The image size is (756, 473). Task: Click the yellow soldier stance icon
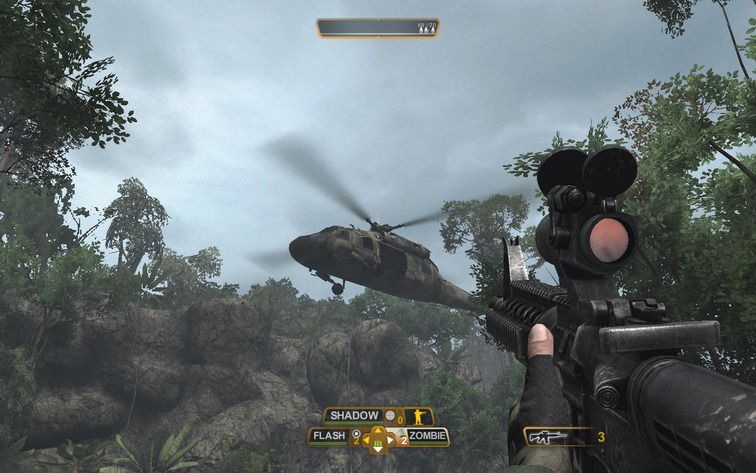pos(419,416)
